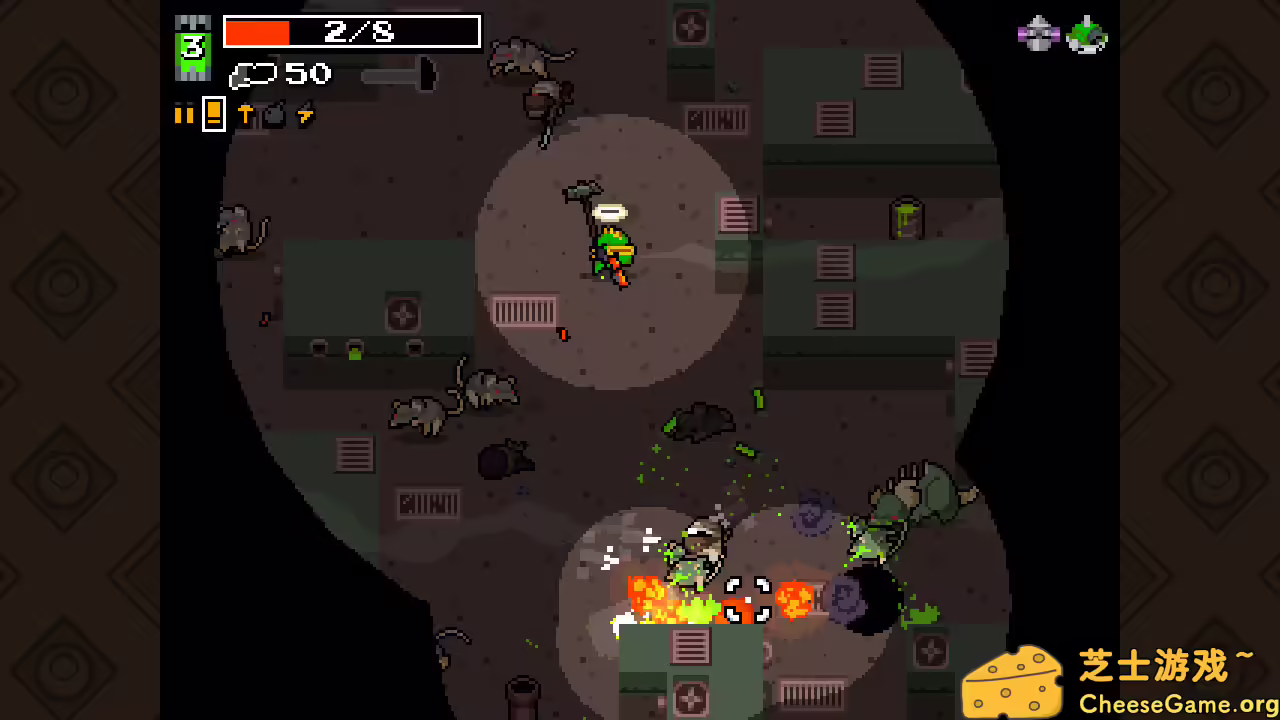Click the rat enemy sprite on the left

tap(237, 230)
